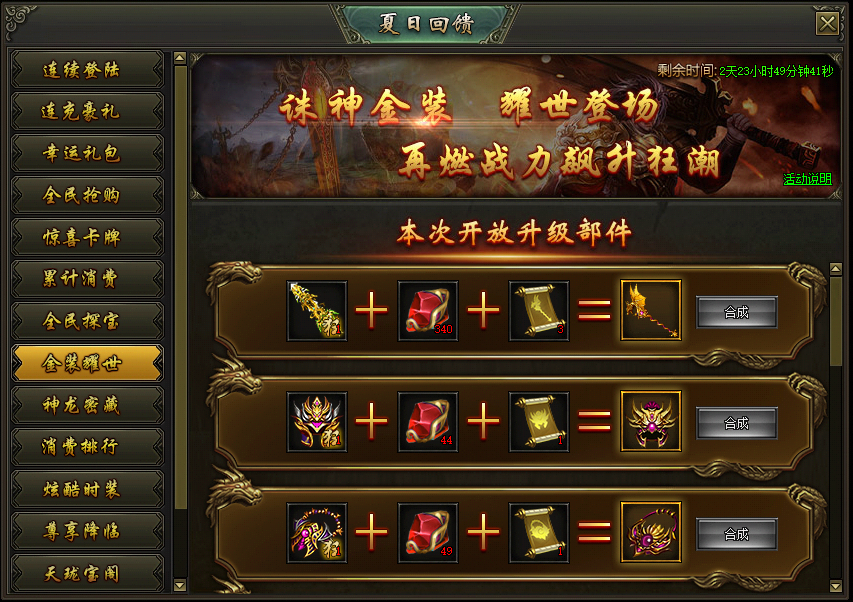The image size is (853, 602).
Task: Select the red gem requiring 340
Action: (x=428, y=311)
